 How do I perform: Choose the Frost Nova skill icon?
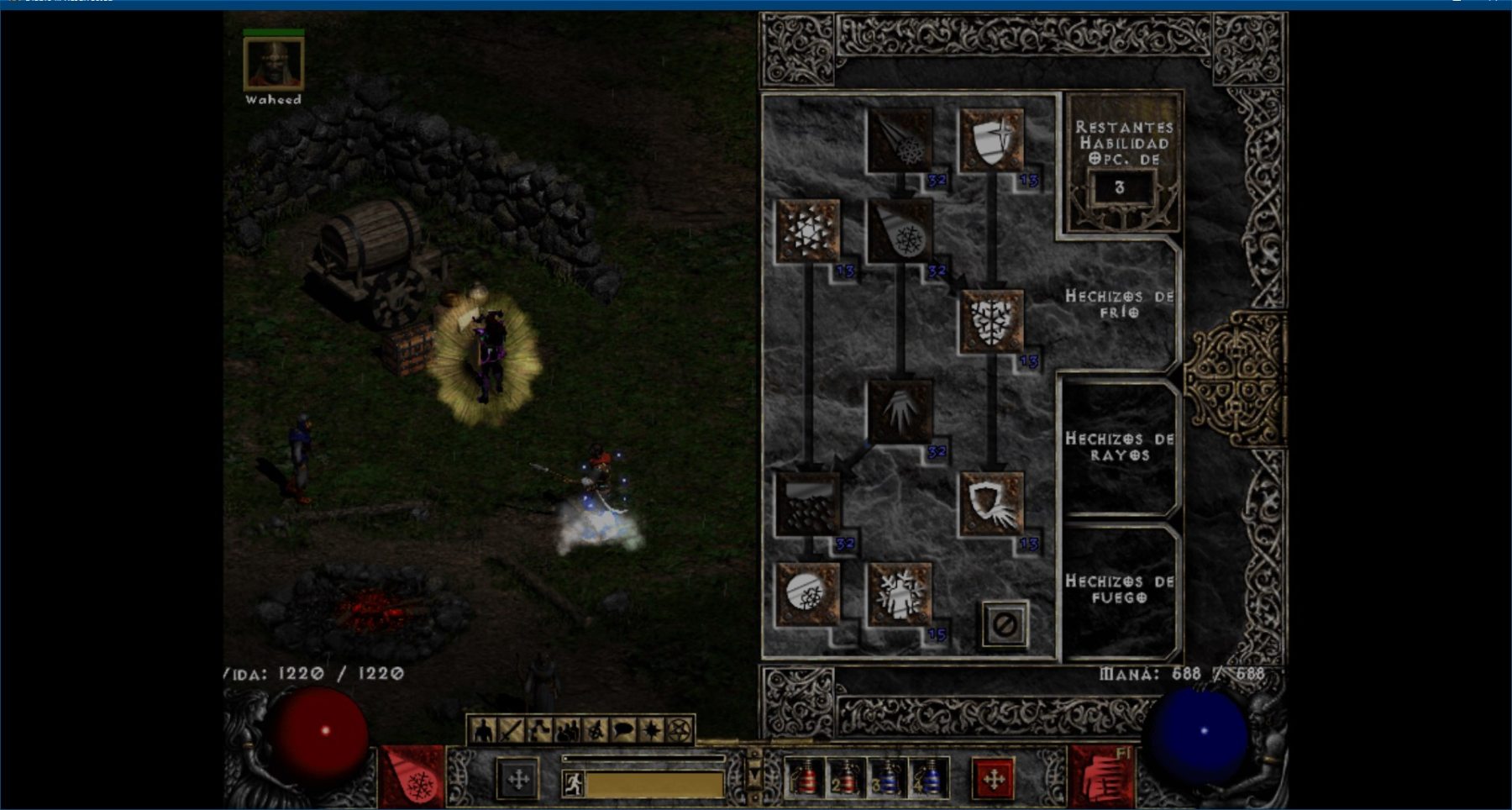pos(807,230)
